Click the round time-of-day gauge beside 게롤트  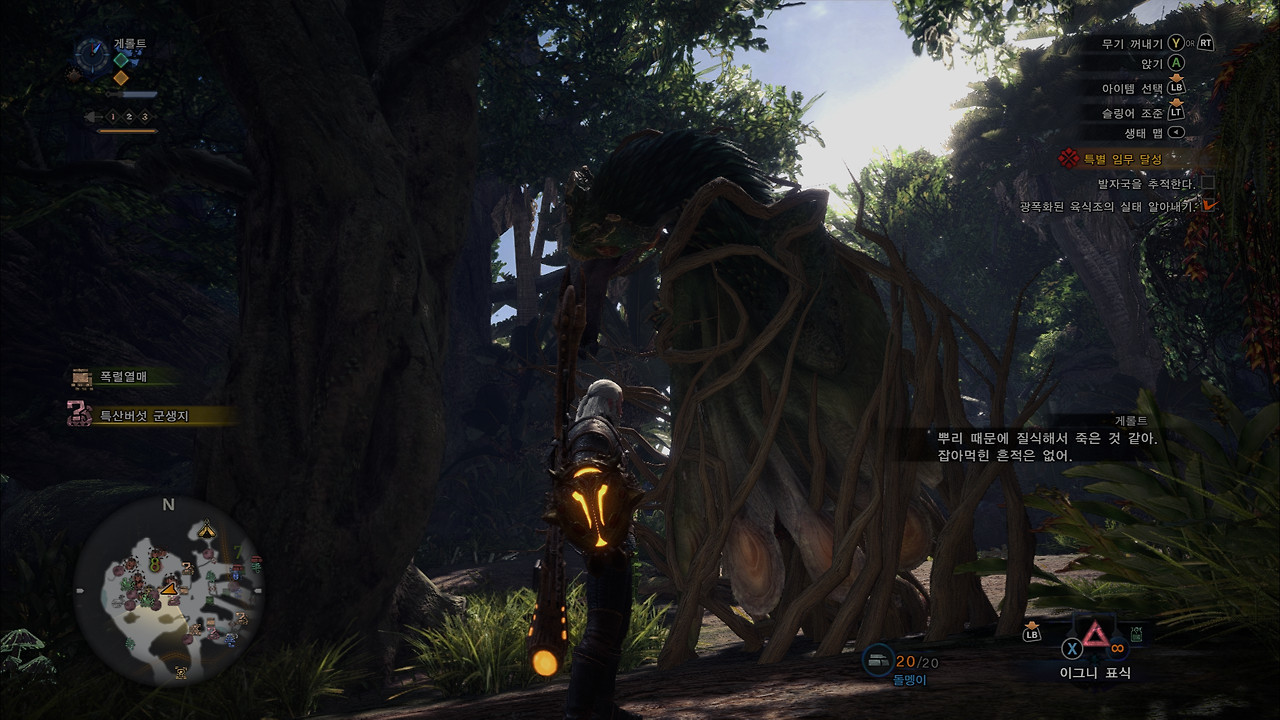(92, 53)
